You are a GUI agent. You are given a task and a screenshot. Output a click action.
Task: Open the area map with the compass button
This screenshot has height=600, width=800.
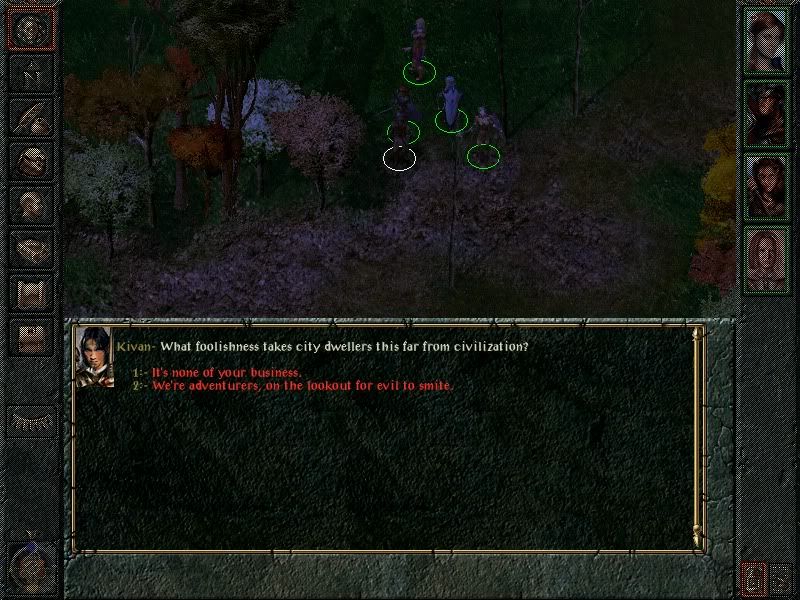pyautogui.click(x=30, y=73)
